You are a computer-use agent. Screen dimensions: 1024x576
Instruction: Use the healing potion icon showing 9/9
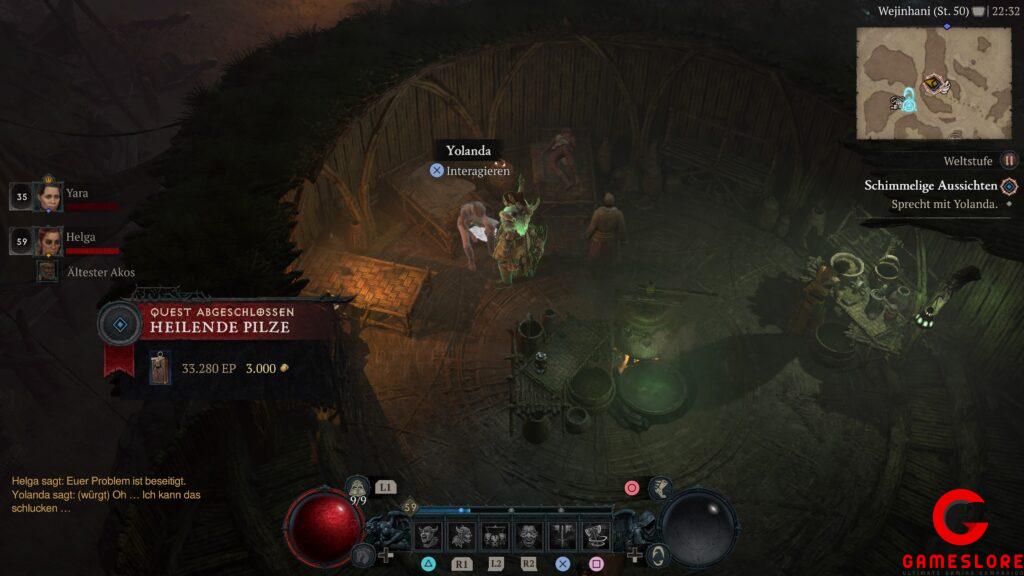click(x=358, y=489)
